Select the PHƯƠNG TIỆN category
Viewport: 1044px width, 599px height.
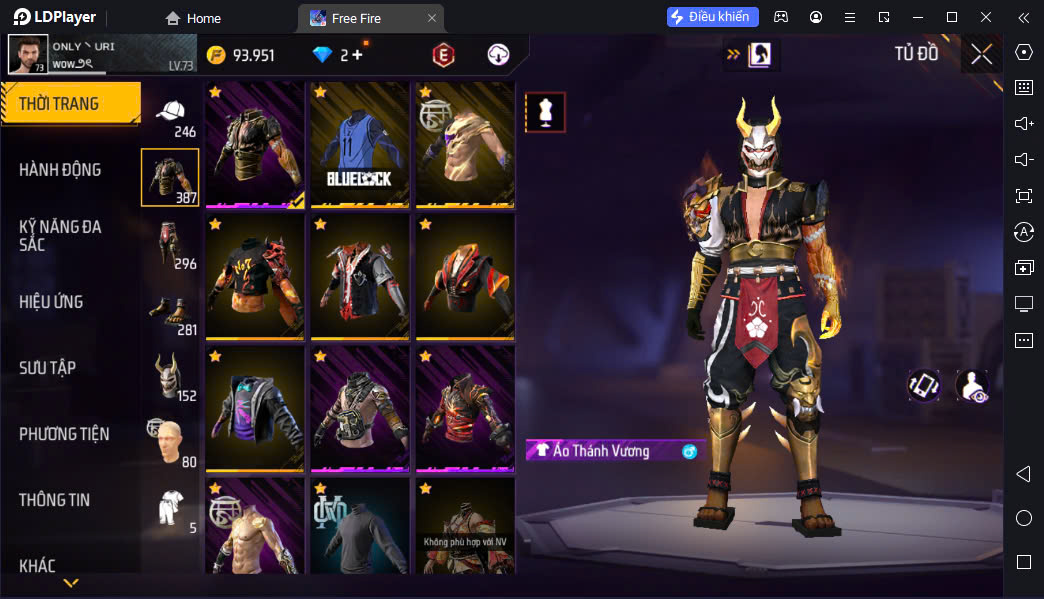click(x=64, y=434)
